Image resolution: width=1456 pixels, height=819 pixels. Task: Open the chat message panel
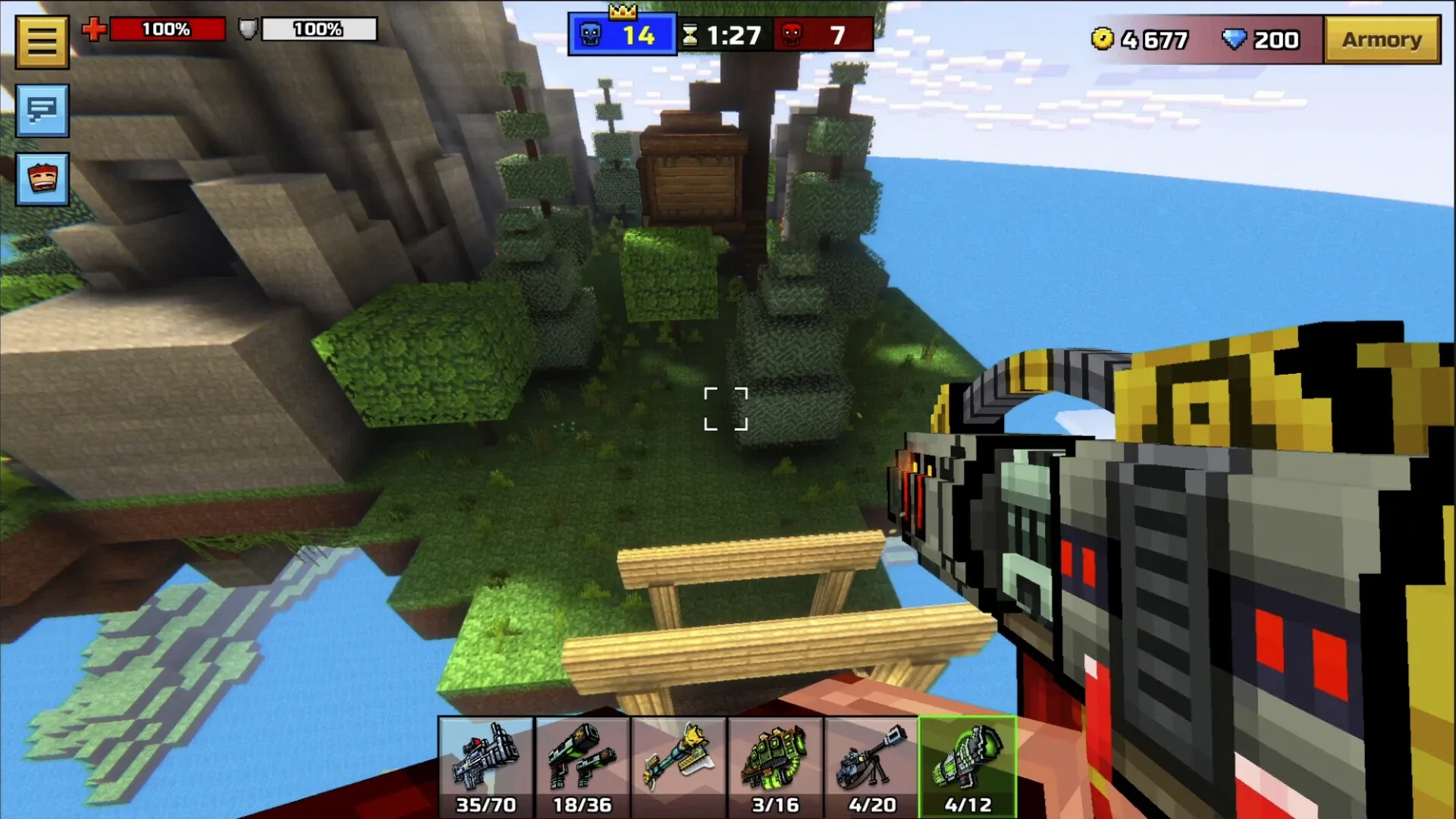42,112
